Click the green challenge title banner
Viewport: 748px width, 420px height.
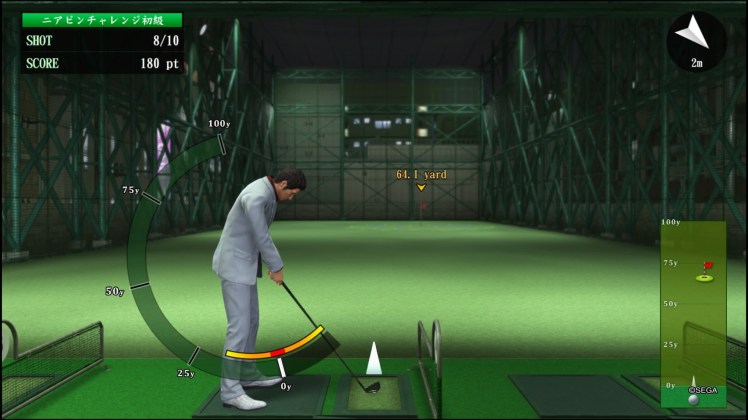[x=103, y=19]
